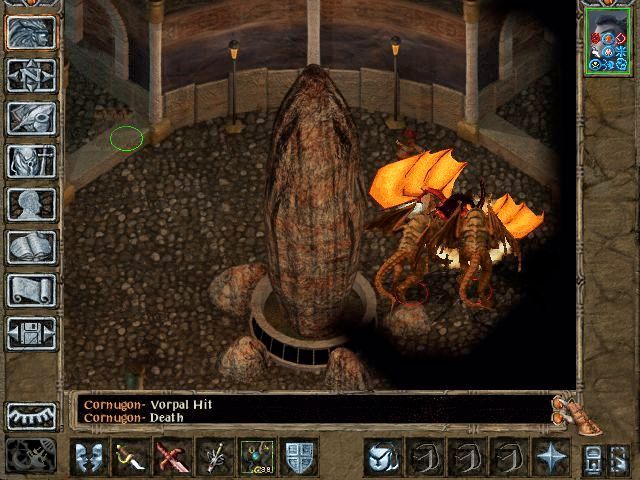This screenshot has width=640, height=480.
Task: Return to the game view with the top sidebar button
Action: (31, 32)
